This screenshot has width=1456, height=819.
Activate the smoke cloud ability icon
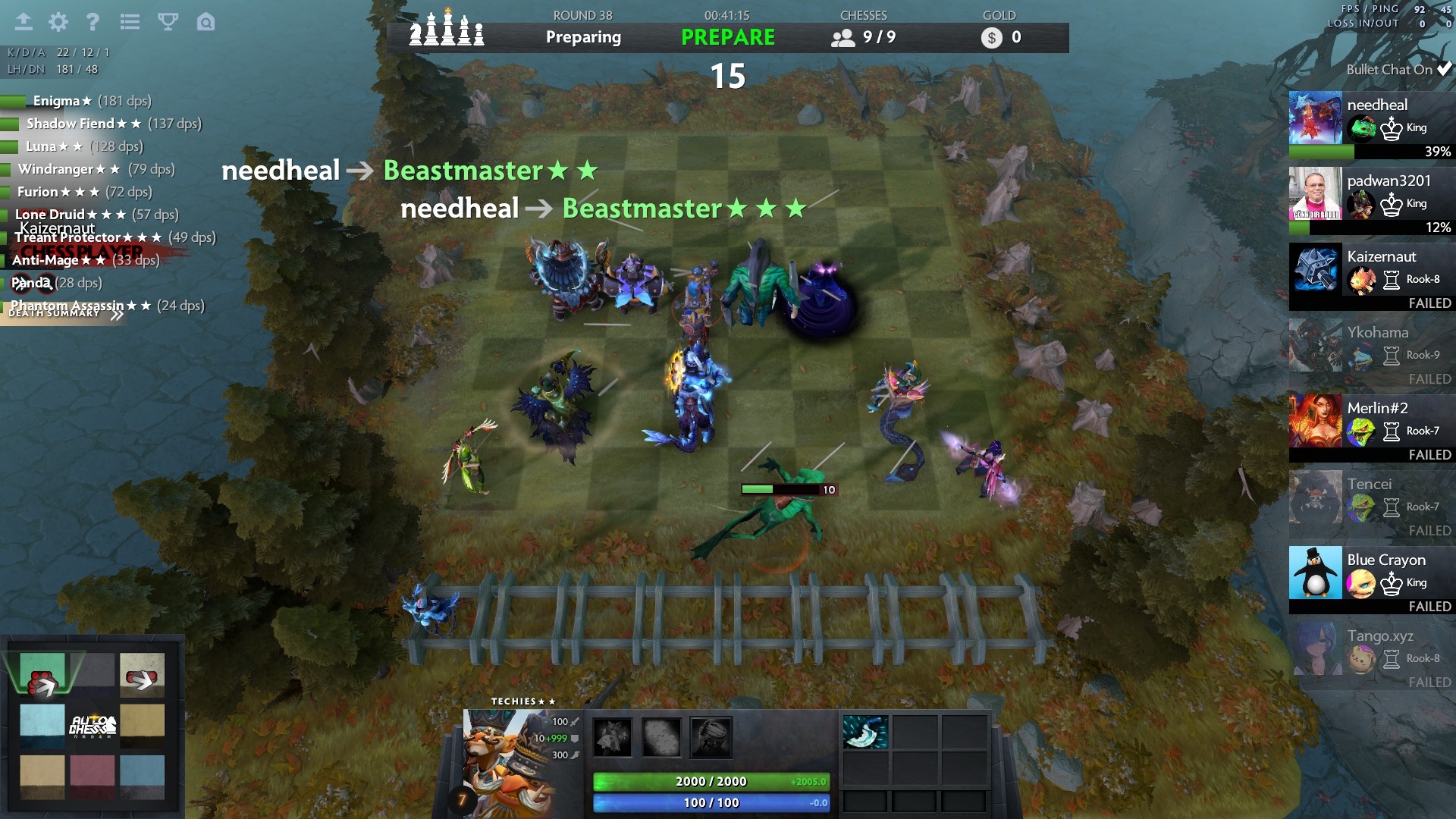pos(661,737)
